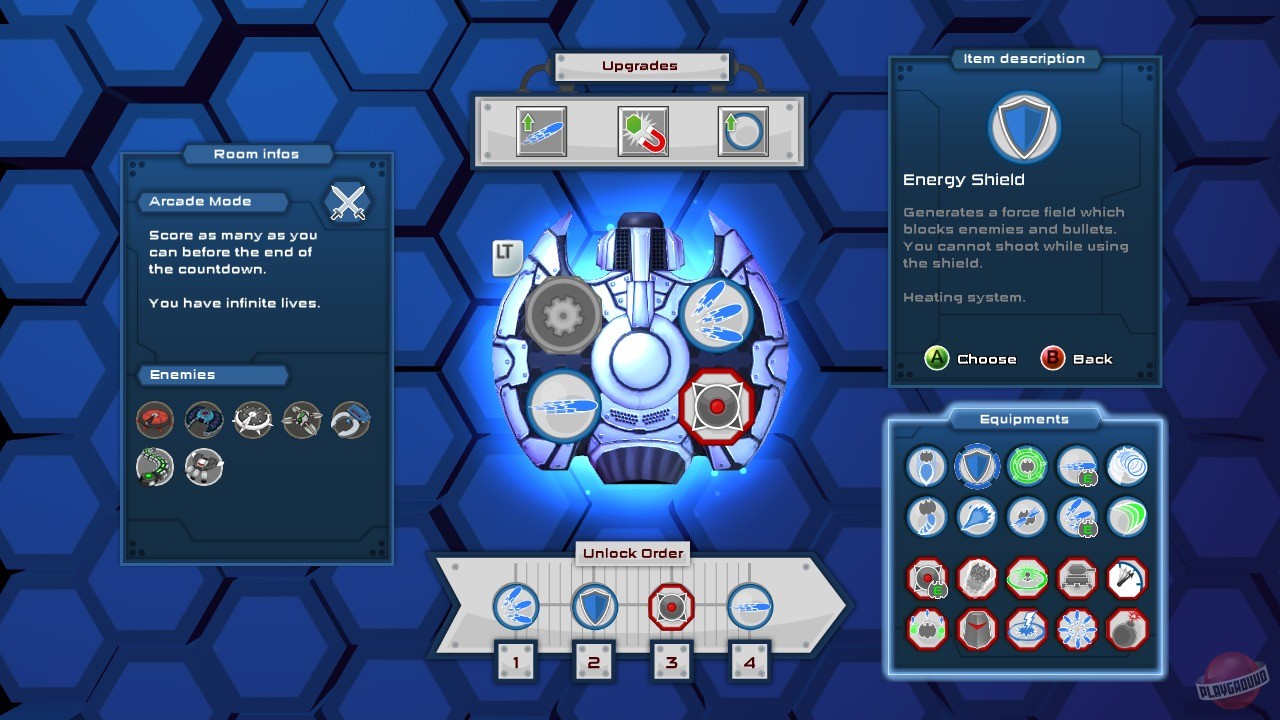Screen dimensions: 1280x720
Task: Select the lightning strike equipment icon
Action: pyautogui.click(x=1027, y=629)
